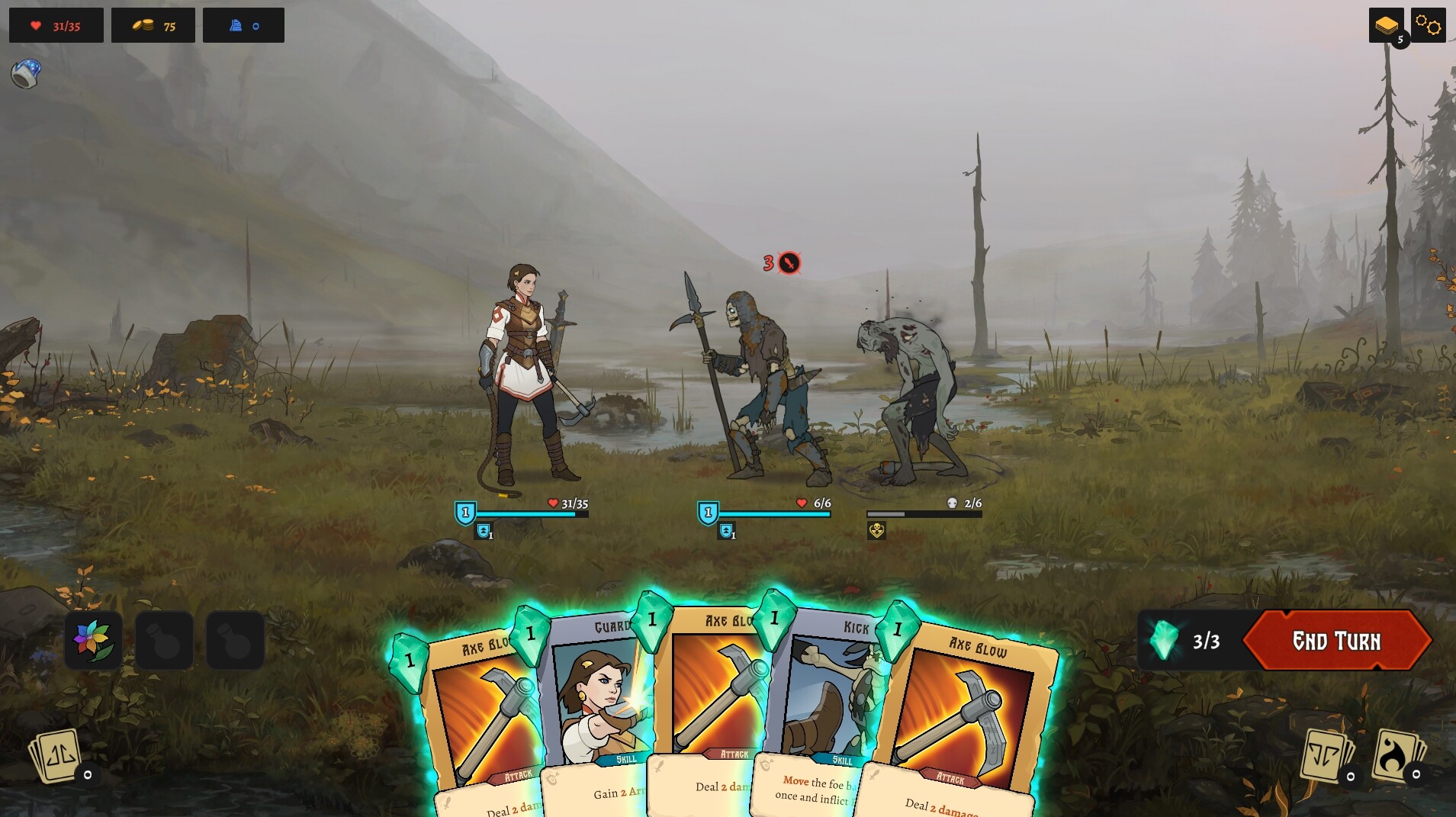This screenshot has width=1456, height=817.
Task: Click the armor buff icon under the hero
Action: click(x=485, y=531)
